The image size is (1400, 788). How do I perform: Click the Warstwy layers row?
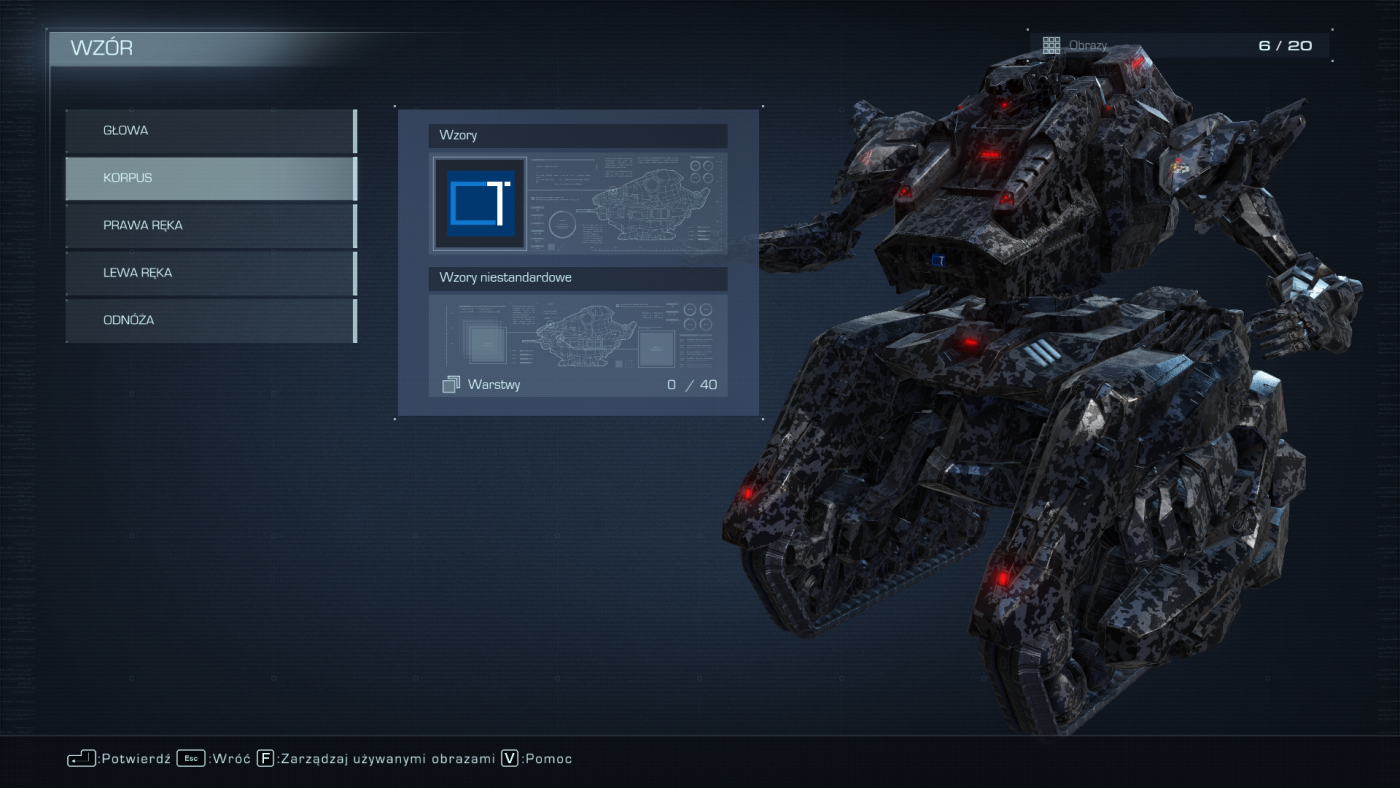578,384
